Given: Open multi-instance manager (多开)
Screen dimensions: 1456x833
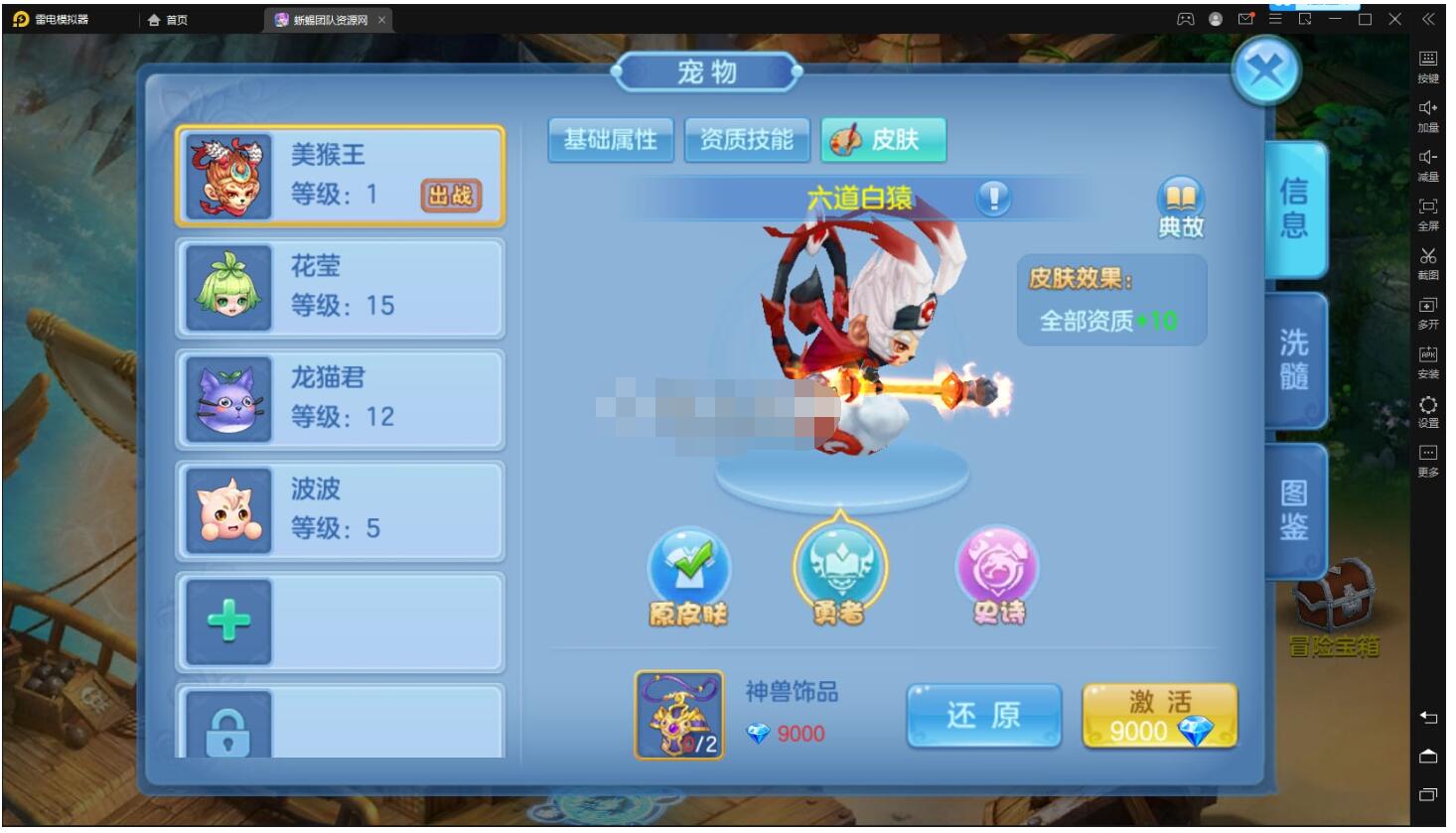Looking at the screenshot, I should 1427,310.
